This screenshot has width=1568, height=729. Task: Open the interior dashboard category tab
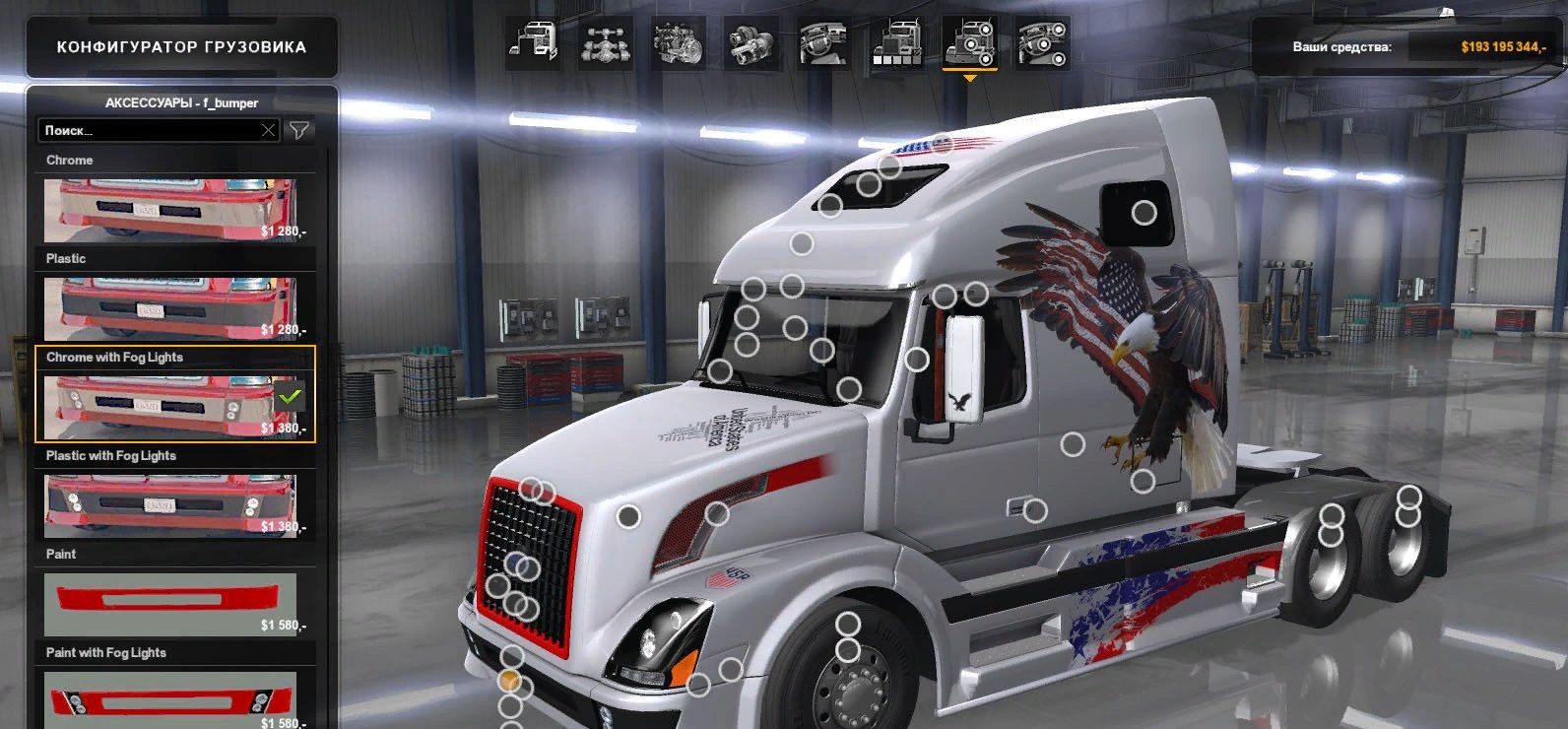823,43
